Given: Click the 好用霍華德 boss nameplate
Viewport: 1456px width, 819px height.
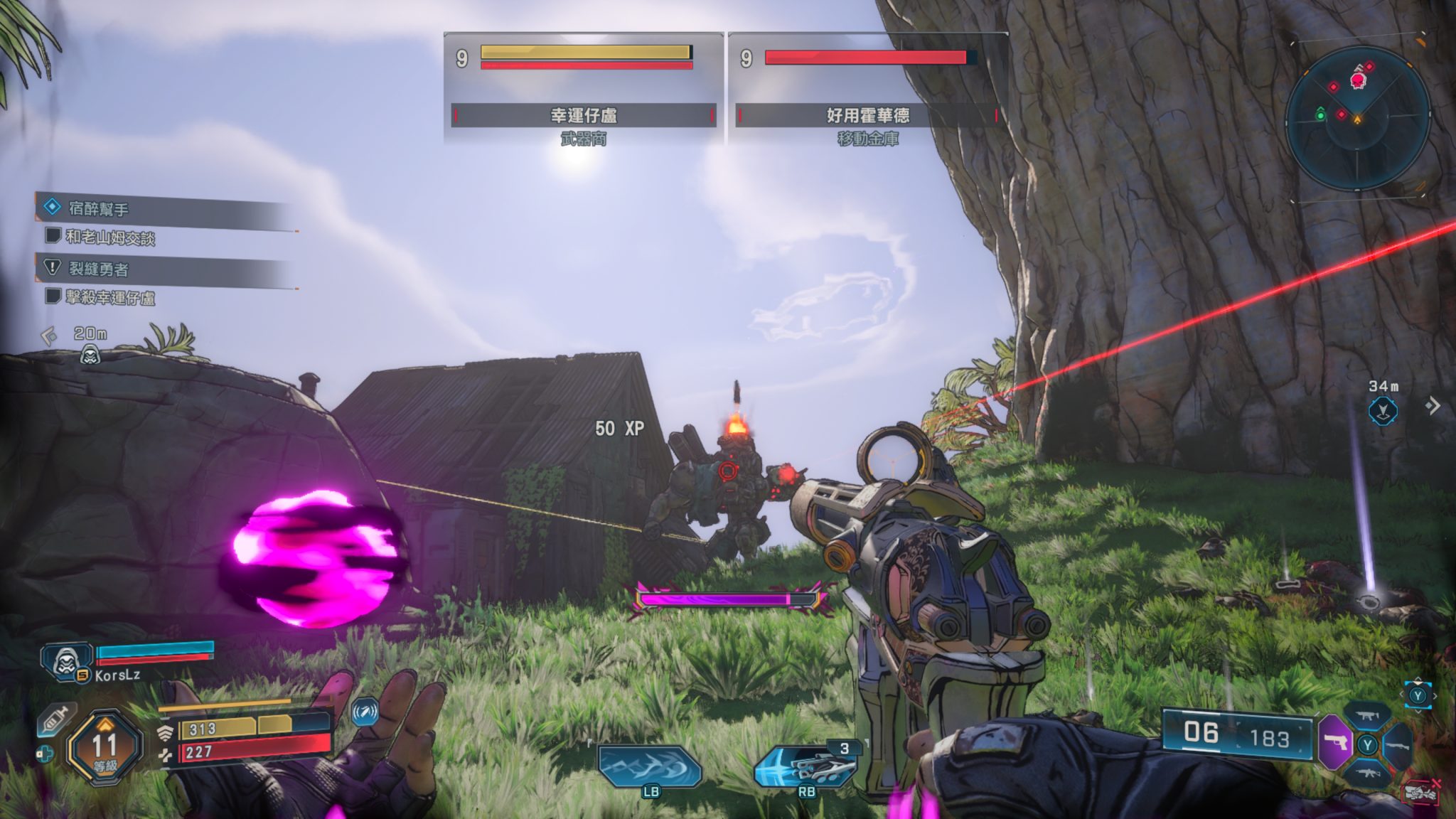Looking at the screenshot, I should (867, 115).
